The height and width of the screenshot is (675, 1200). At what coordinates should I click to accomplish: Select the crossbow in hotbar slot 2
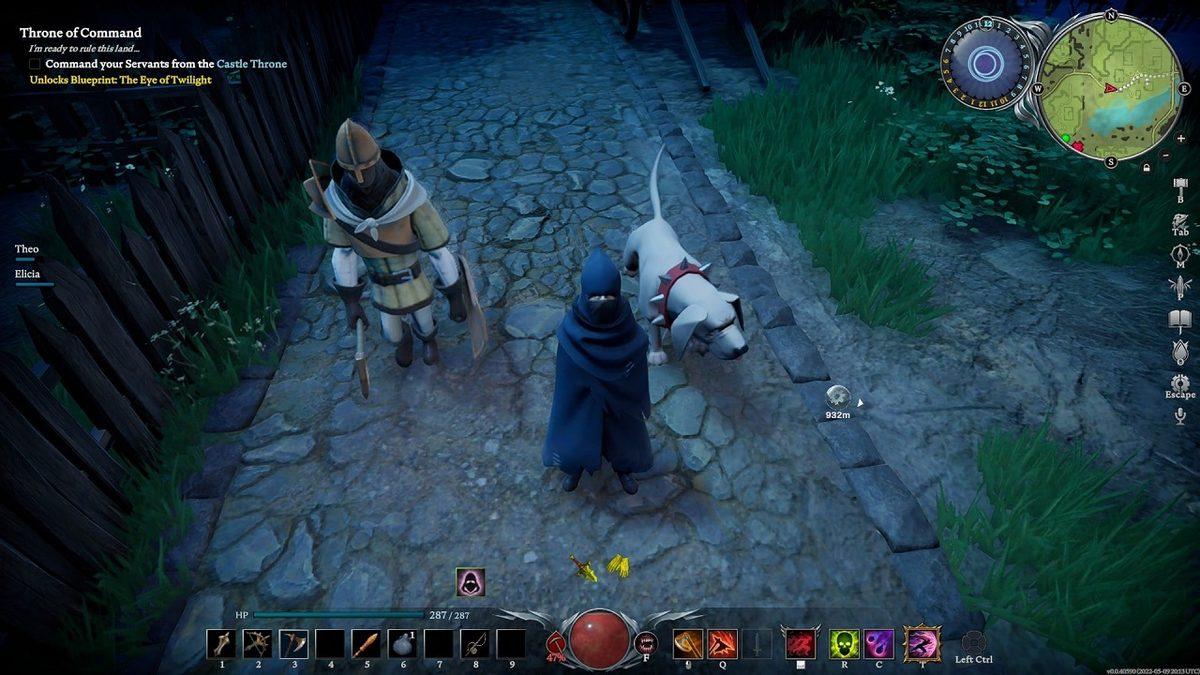[x=258, y=643]
